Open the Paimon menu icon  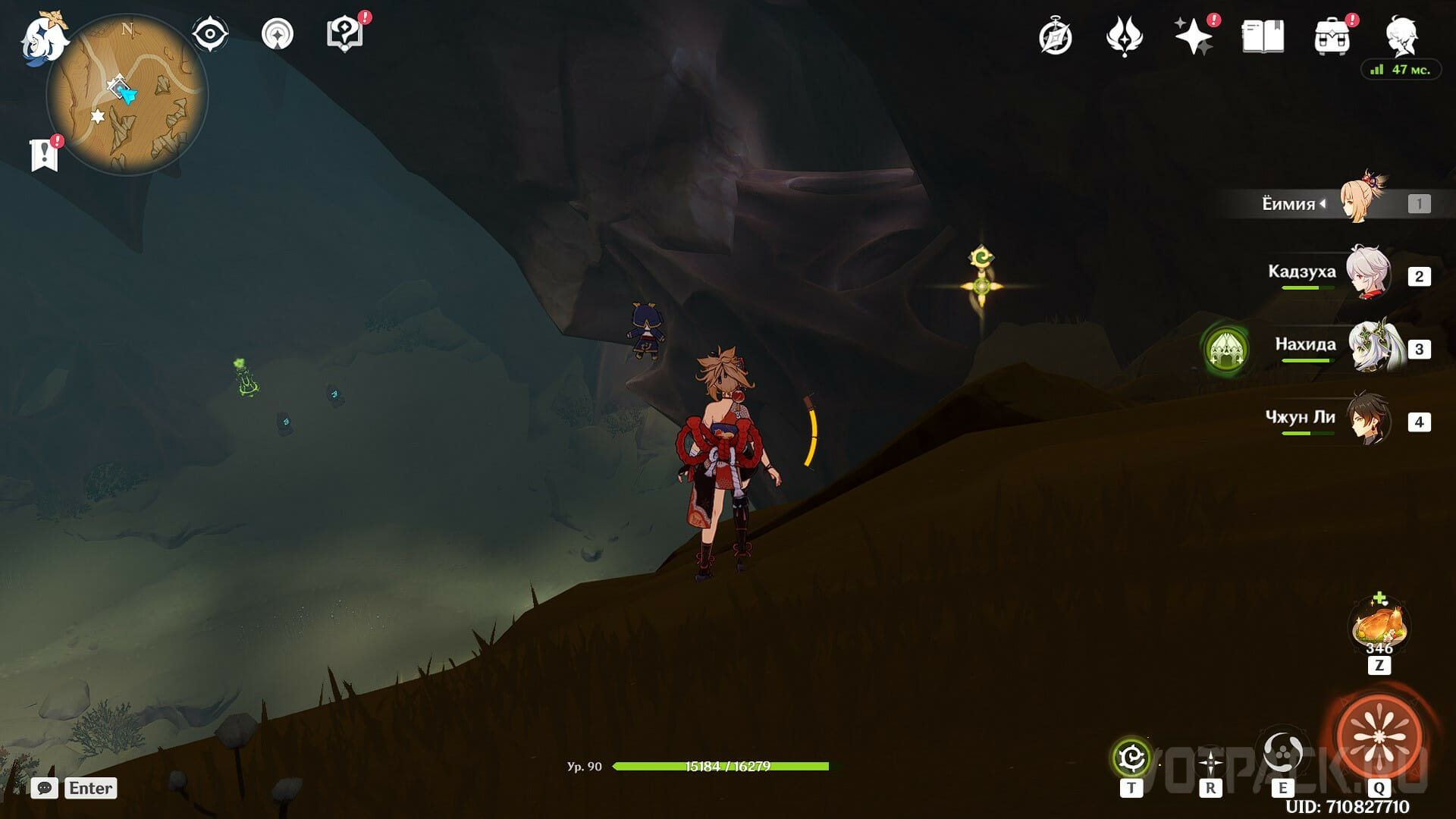[42, 36]
